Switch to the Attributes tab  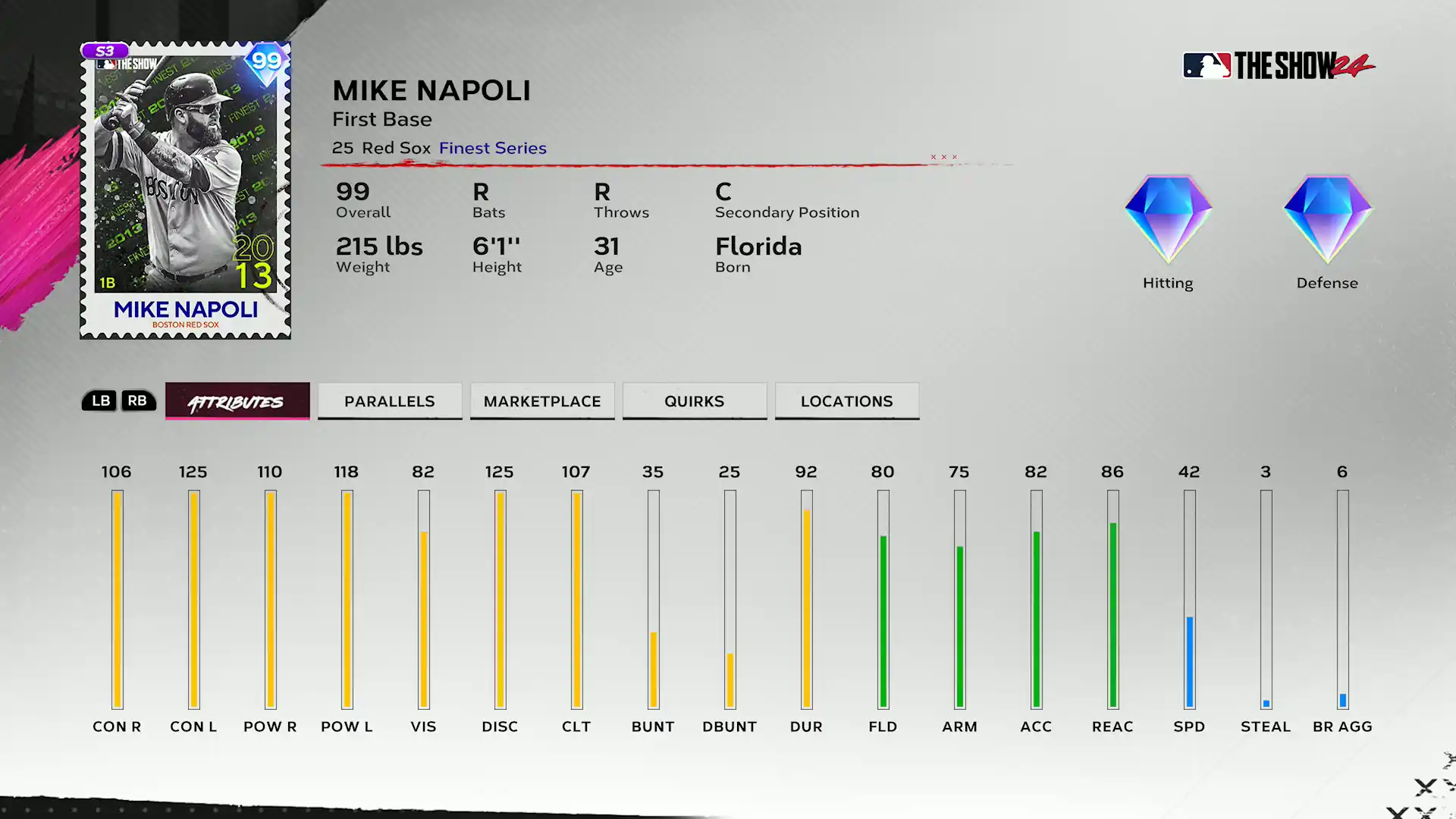point(237,401)
